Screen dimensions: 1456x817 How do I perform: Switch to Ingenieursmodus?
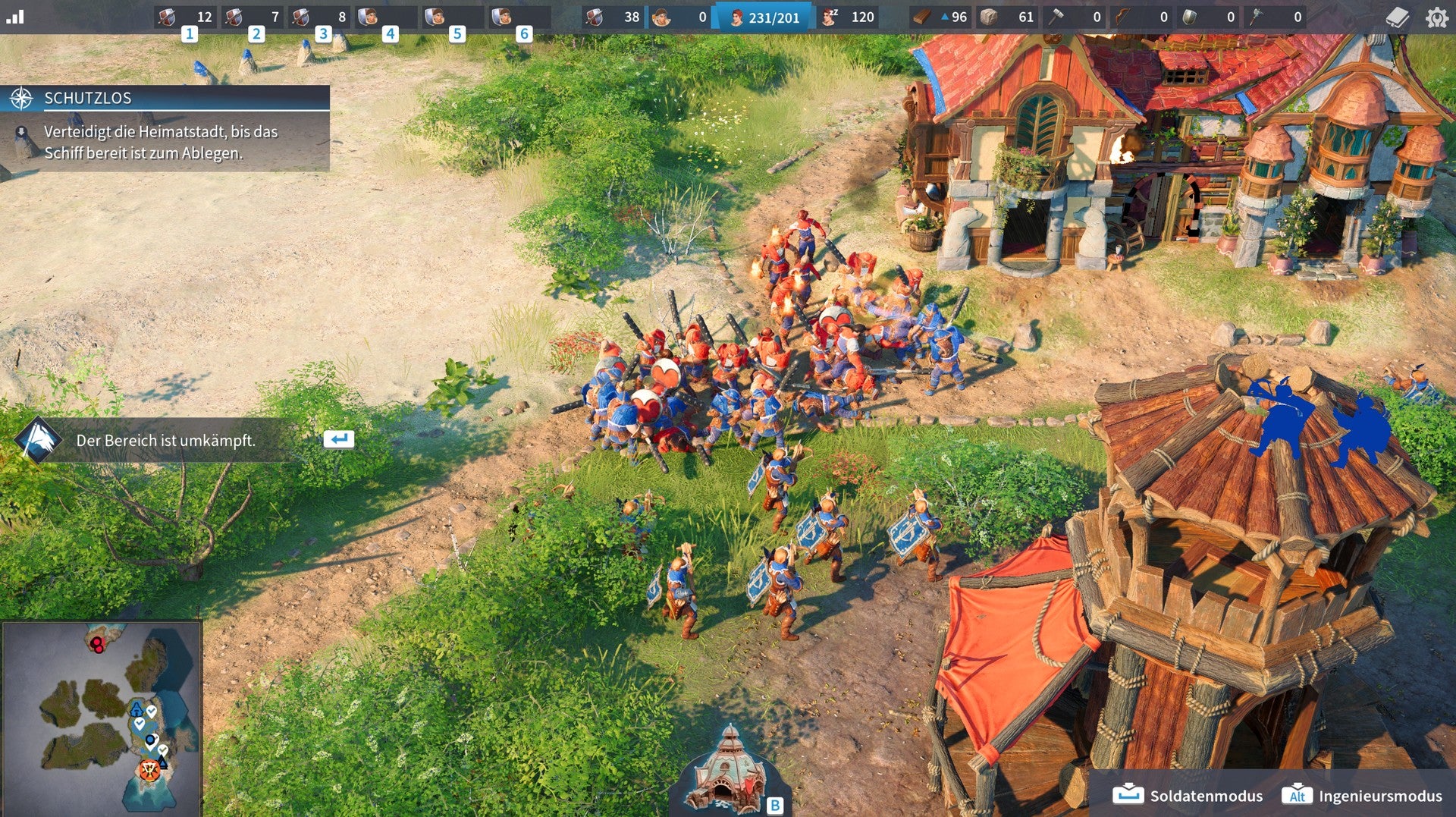(x=1362, y=795)
